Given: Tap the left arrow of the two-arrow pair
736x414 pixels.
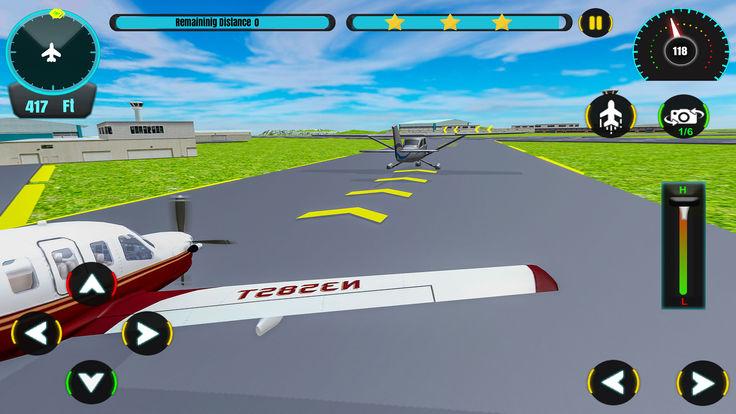Looking at the screenshot, I should [613, 383].
